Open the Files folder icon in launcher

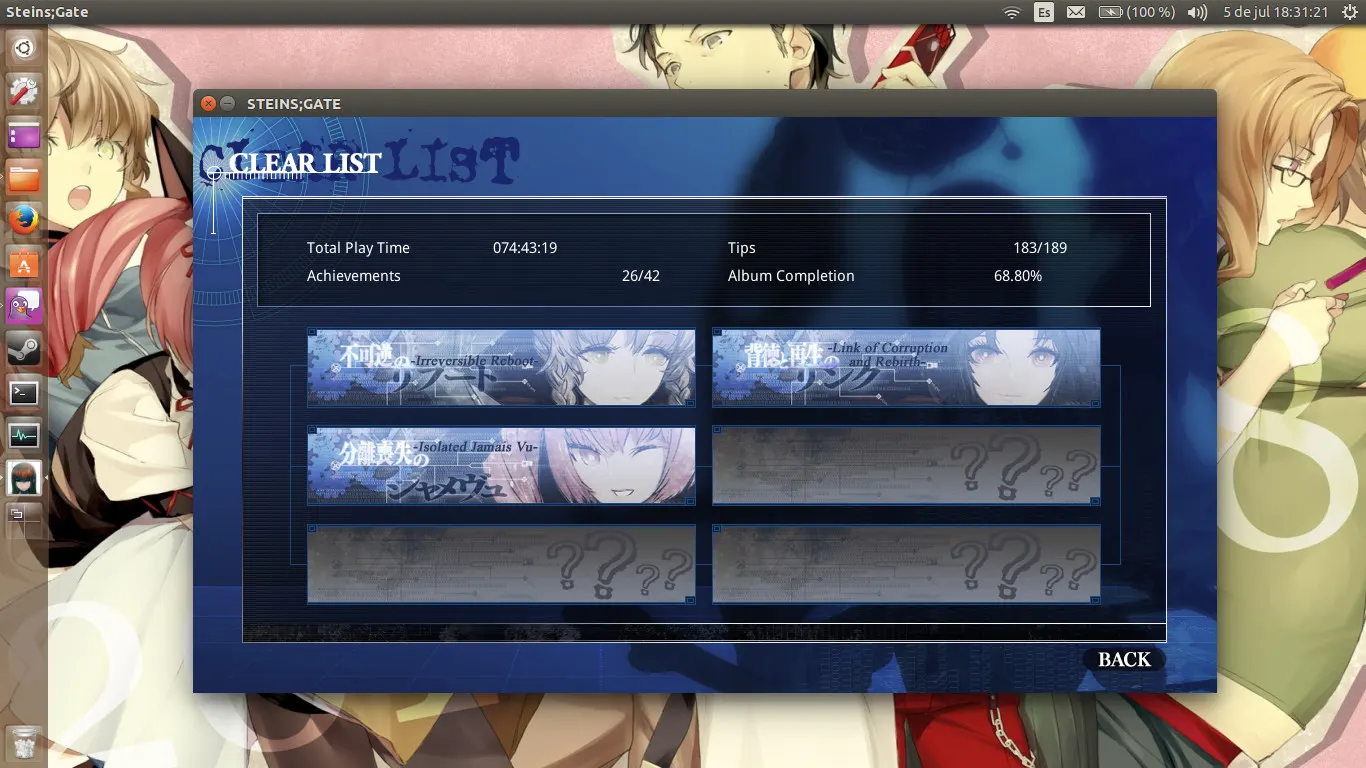pyautogui.click(x=24, y=176)
